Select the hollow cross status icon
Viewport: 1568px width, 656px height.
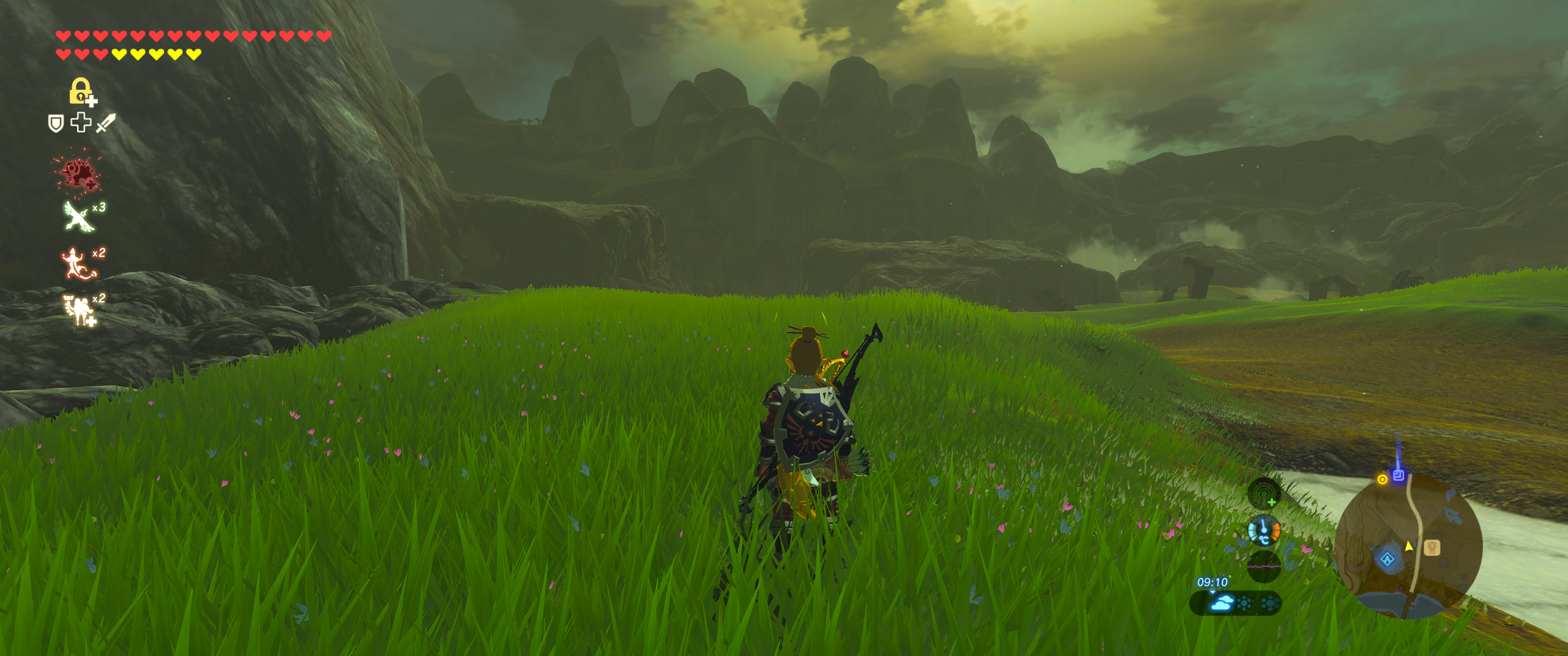[x=80, y=122]
